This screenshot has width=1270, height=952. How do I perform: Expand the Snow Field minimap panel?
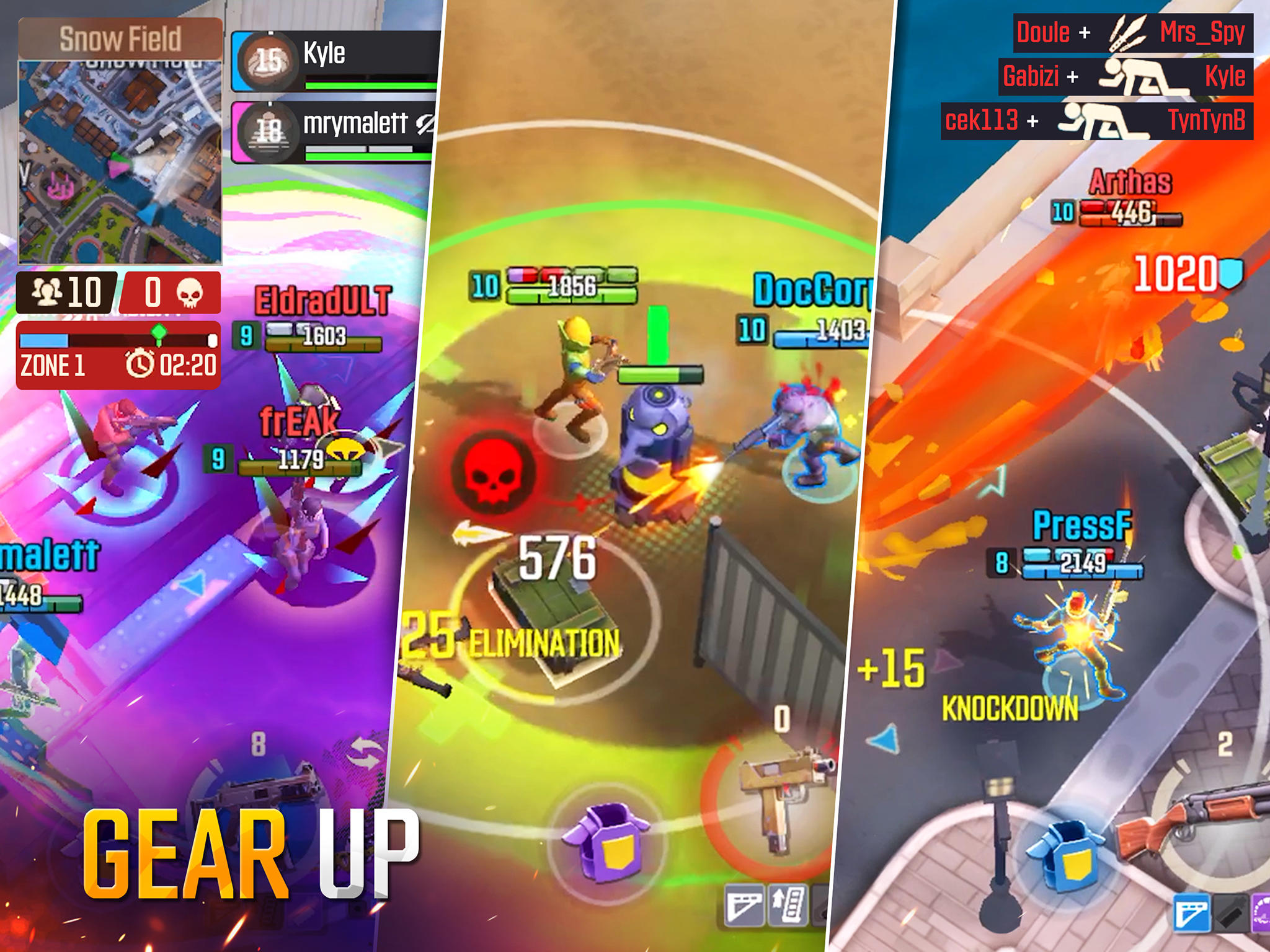point(121,149)
